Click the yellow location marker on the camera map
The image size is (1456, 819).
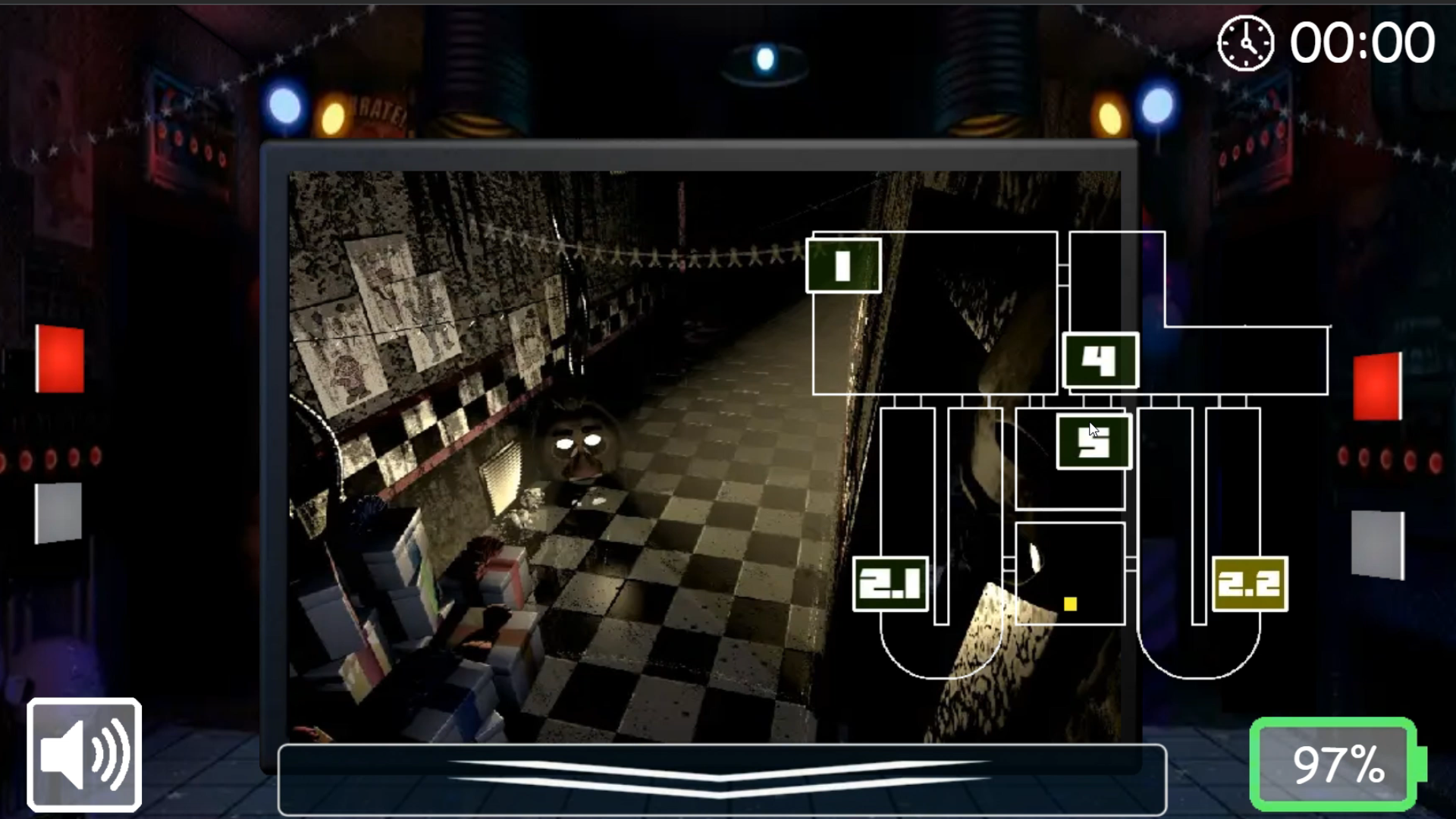1071,603
